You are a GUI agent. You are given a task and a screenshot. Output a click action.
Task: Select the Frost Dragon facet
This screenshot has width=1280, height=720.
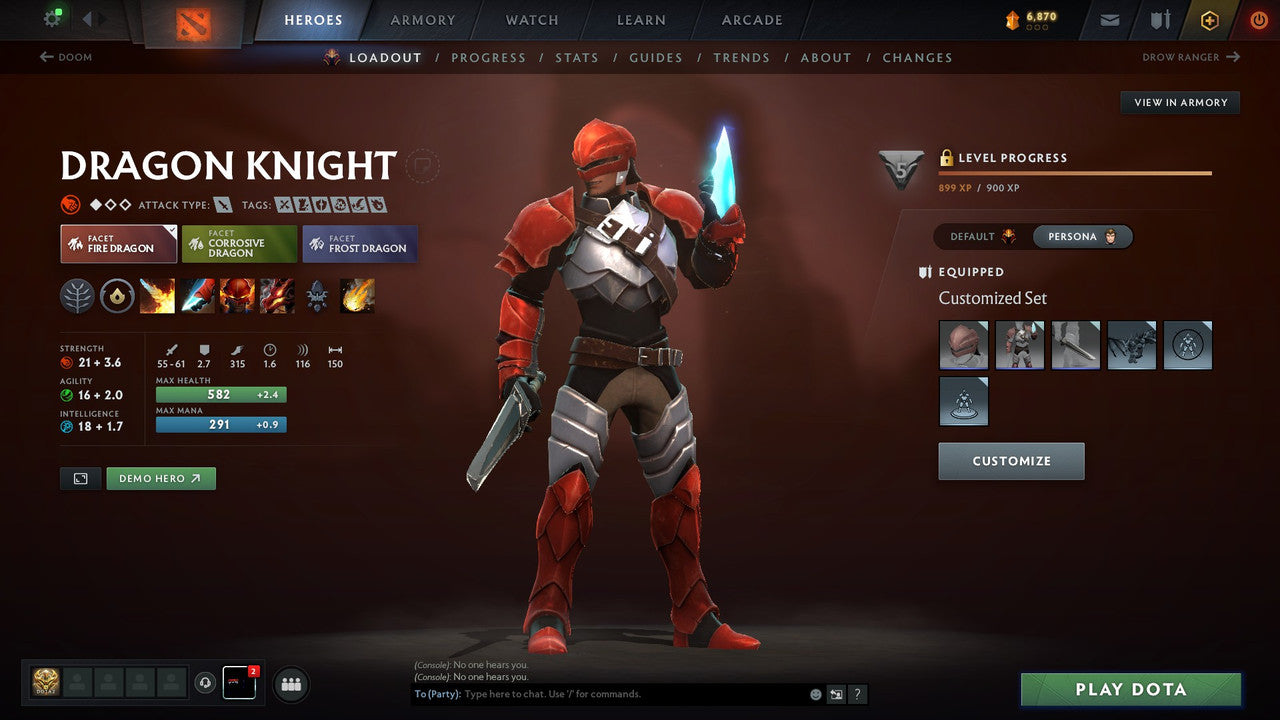pyautogui.click(x=359, y=243)
